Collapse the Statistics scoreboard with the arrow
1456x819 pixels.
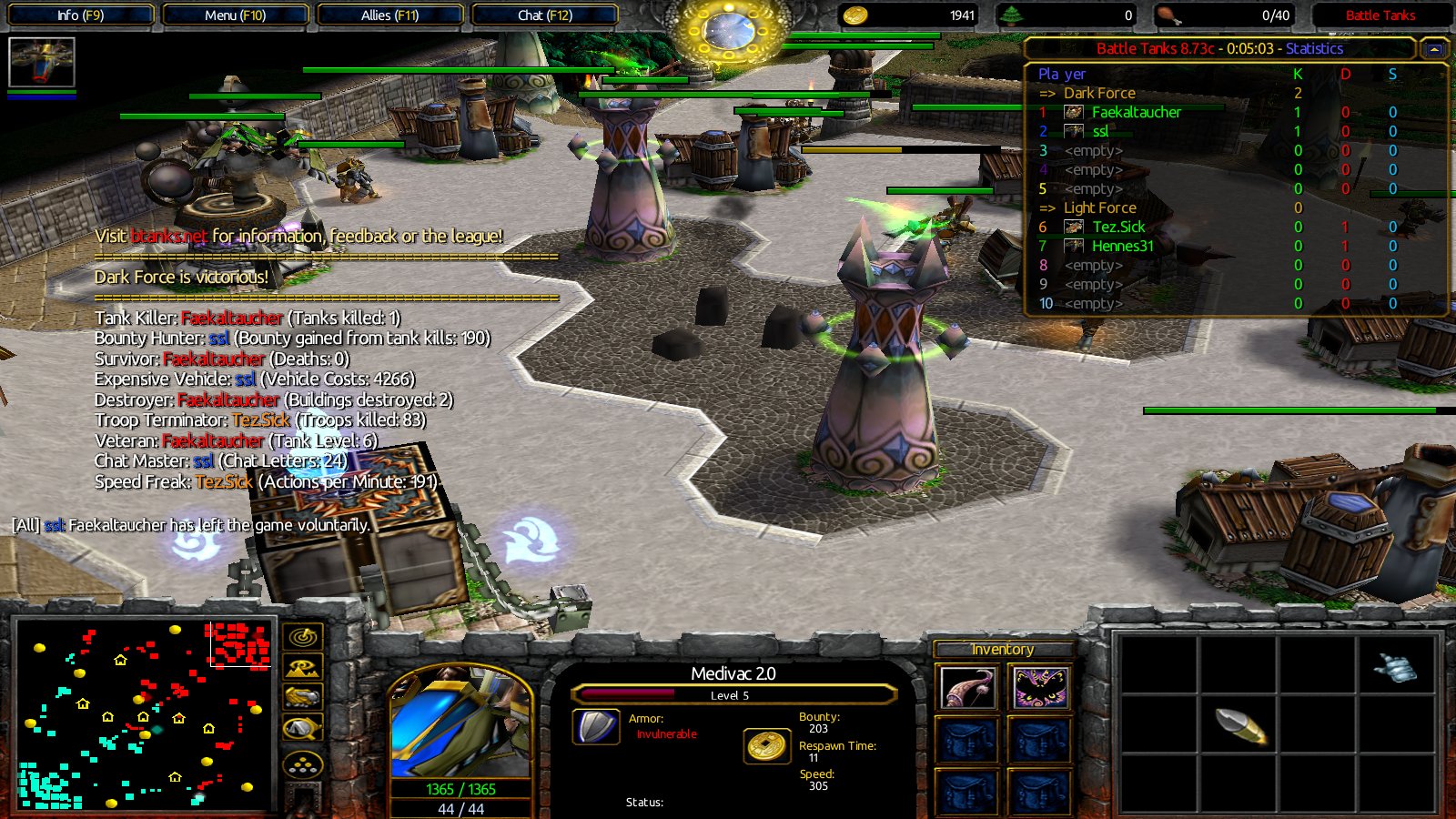point(1434,49)
